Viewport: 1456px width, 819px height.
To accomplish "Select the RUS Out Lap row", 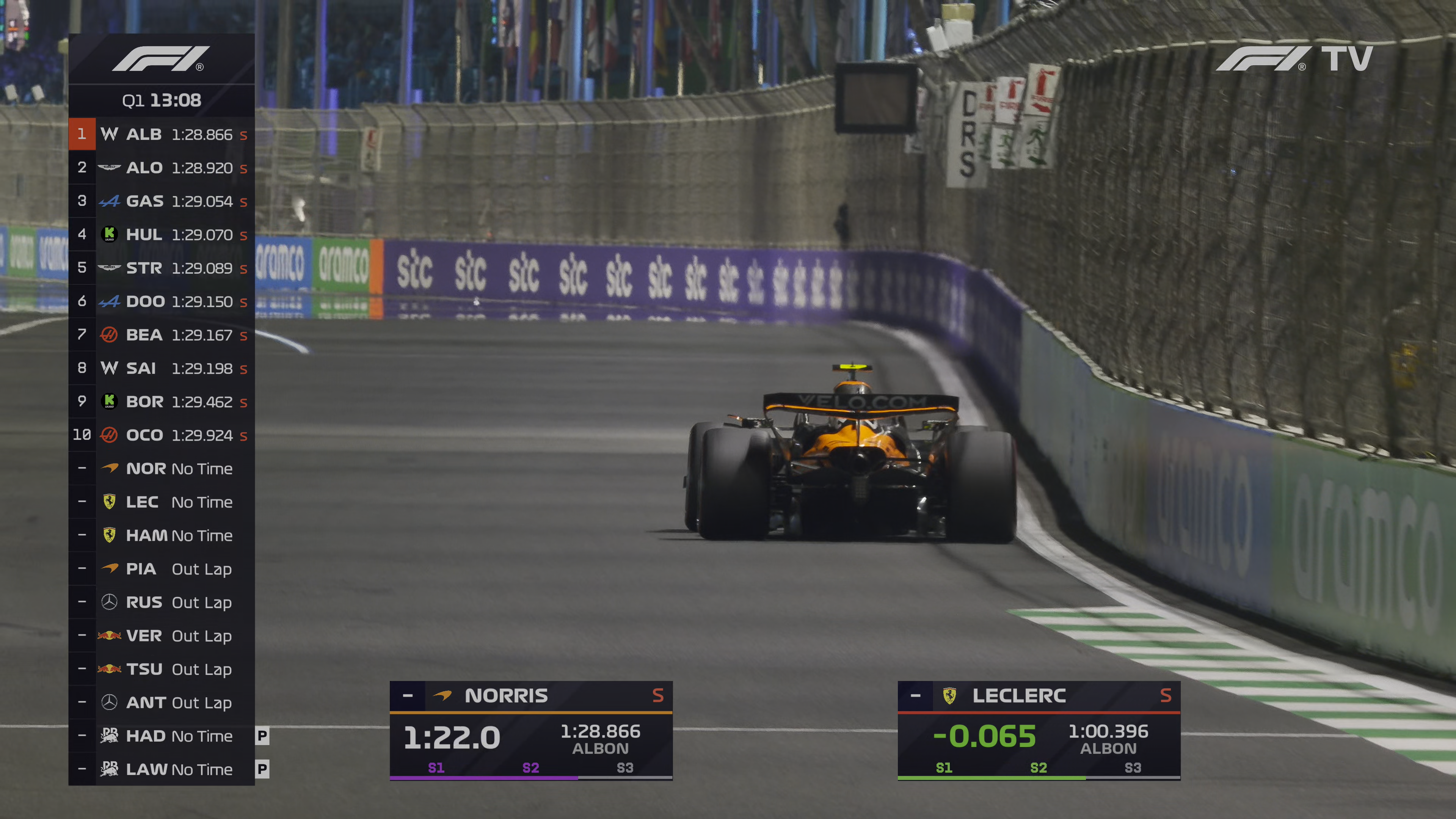I will coord(162,602).
